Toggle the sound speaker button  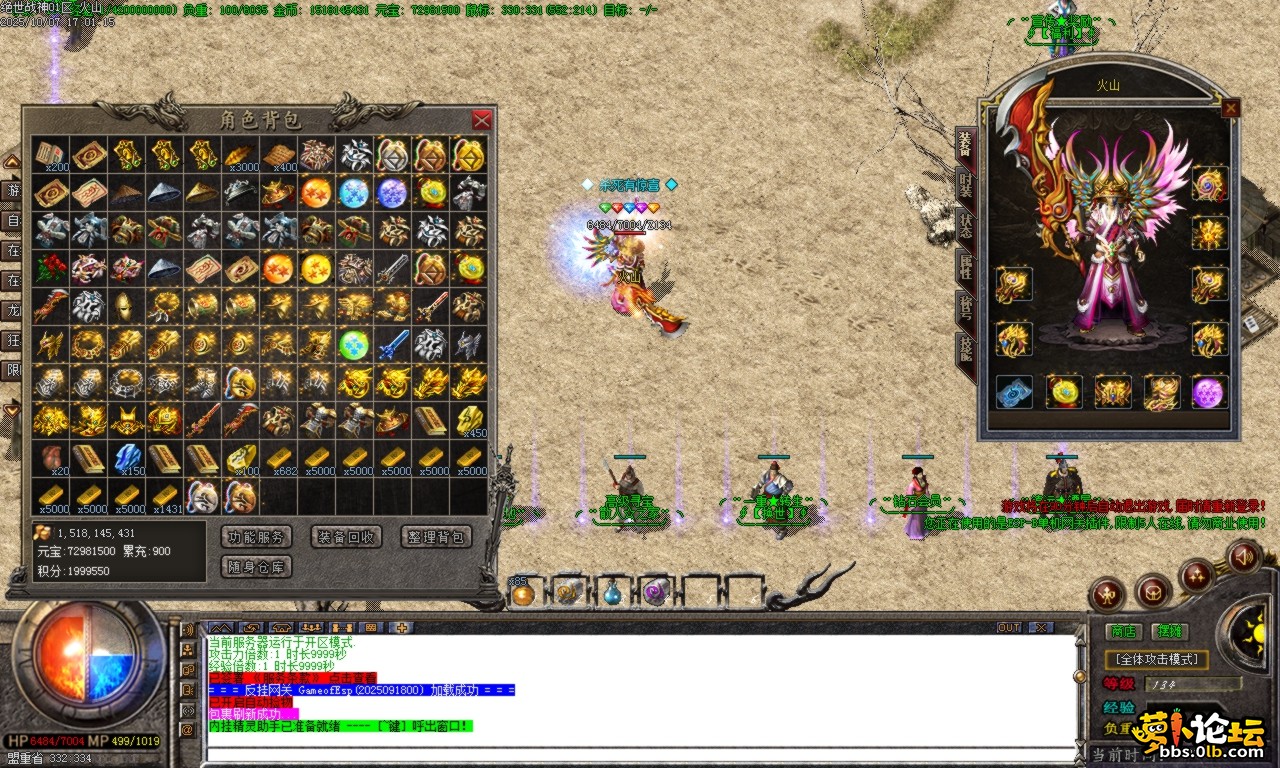(1243, 556)
